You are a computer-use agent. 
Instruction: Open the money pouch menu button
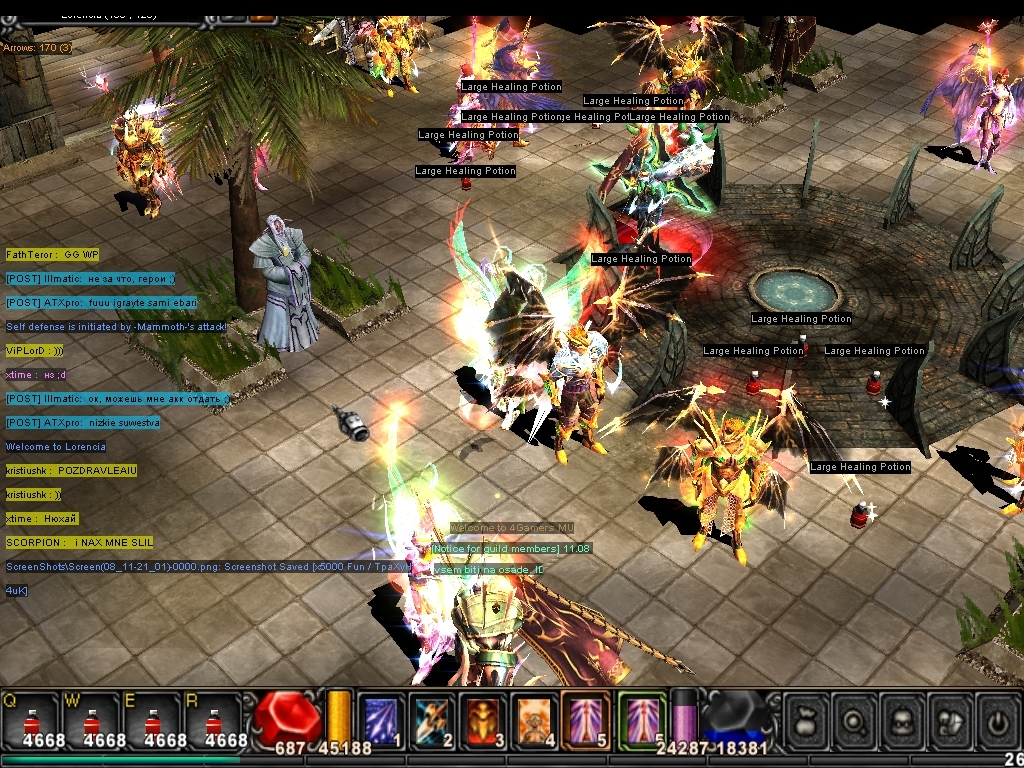tap(807, 720)
